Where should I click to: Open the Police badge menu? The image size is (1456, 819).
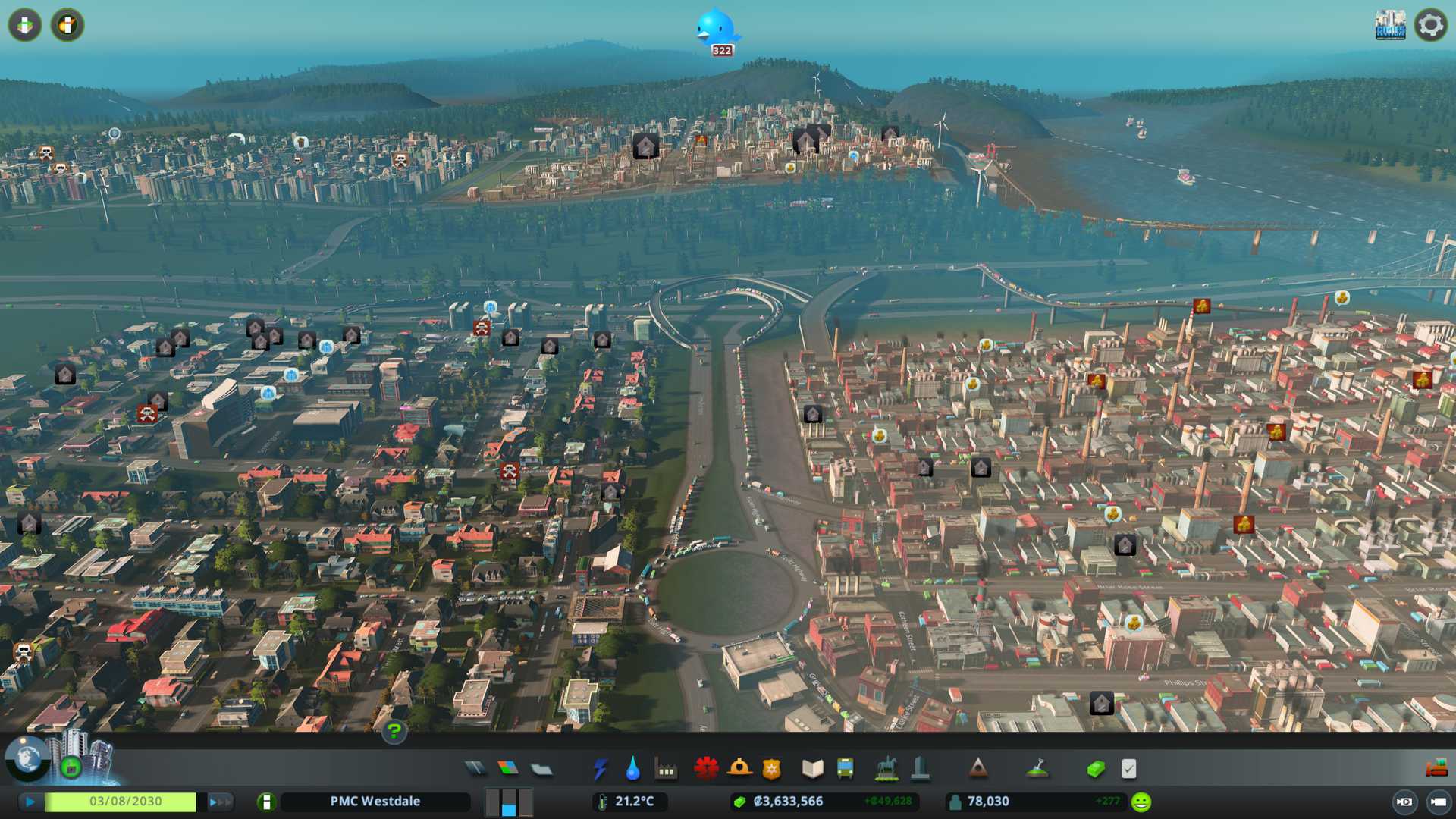[771, 769]
